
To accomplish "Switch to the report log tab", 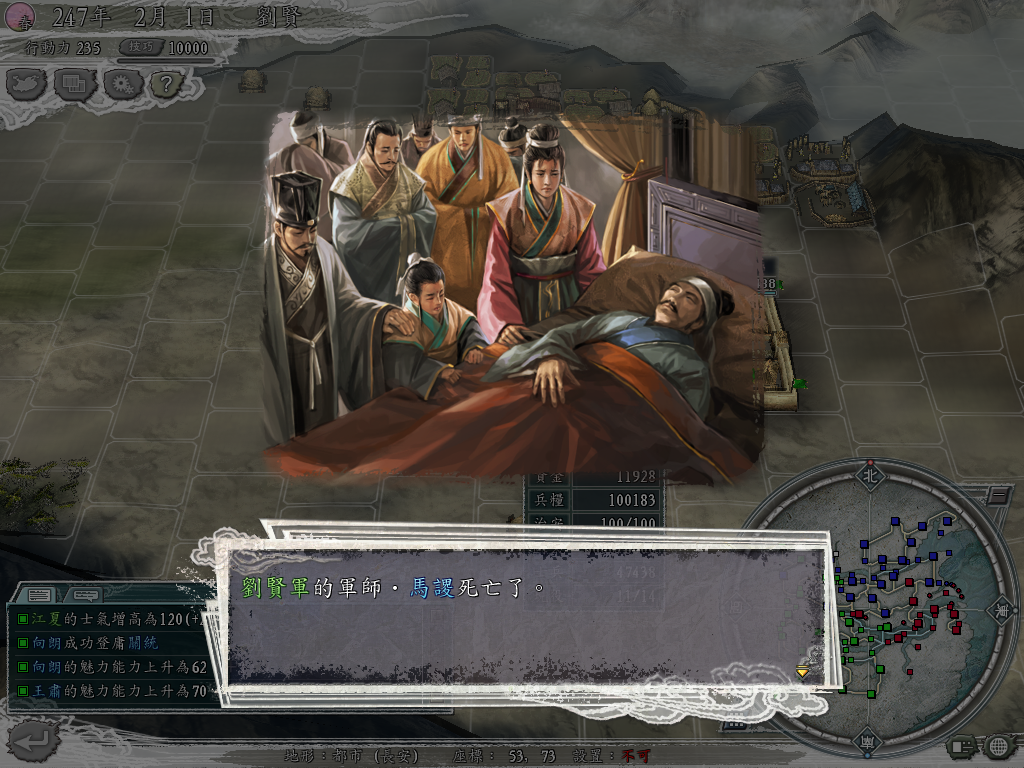I will click(x=40, y=595).
